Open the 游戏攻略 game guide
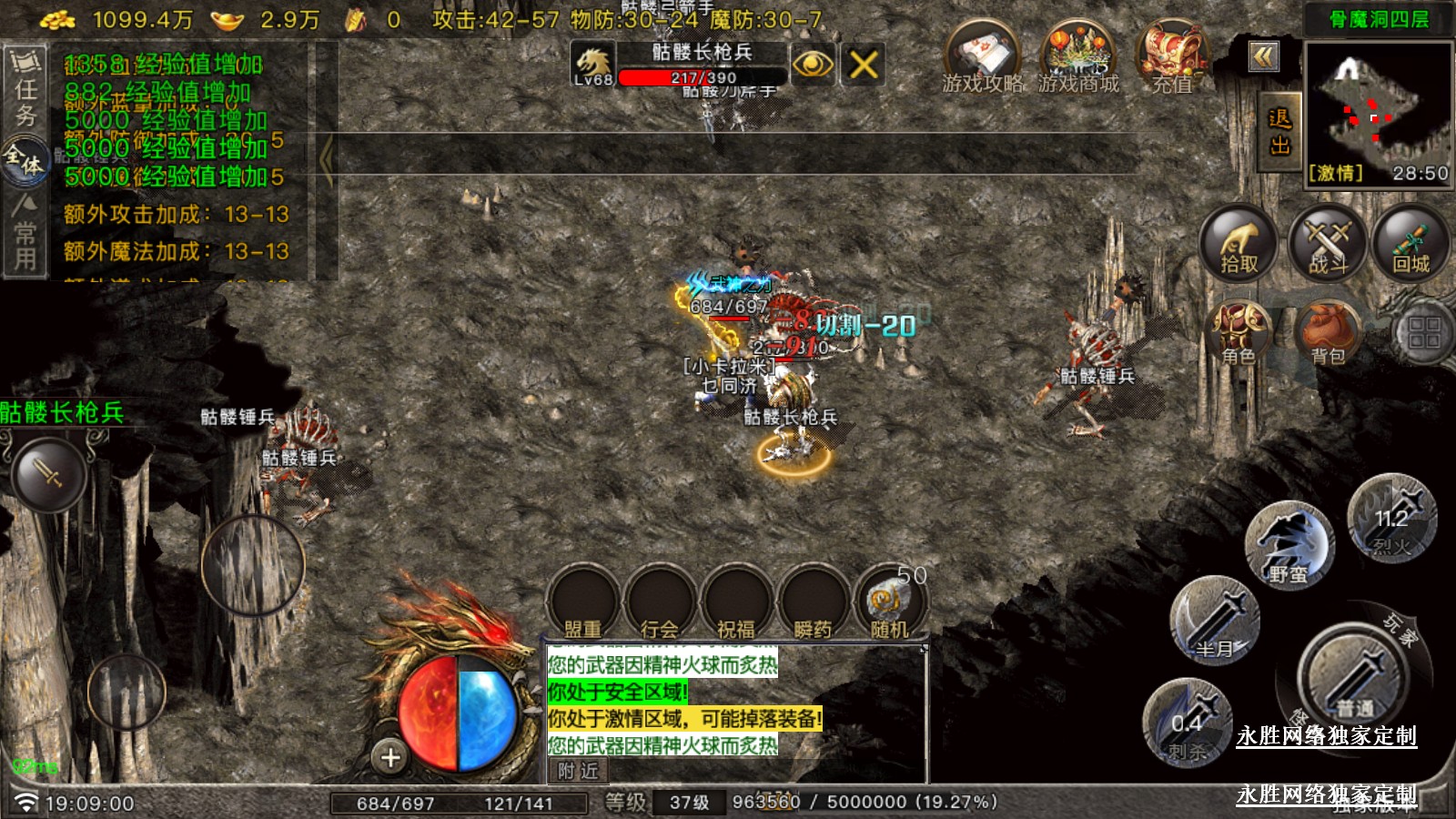 point(981,58)
